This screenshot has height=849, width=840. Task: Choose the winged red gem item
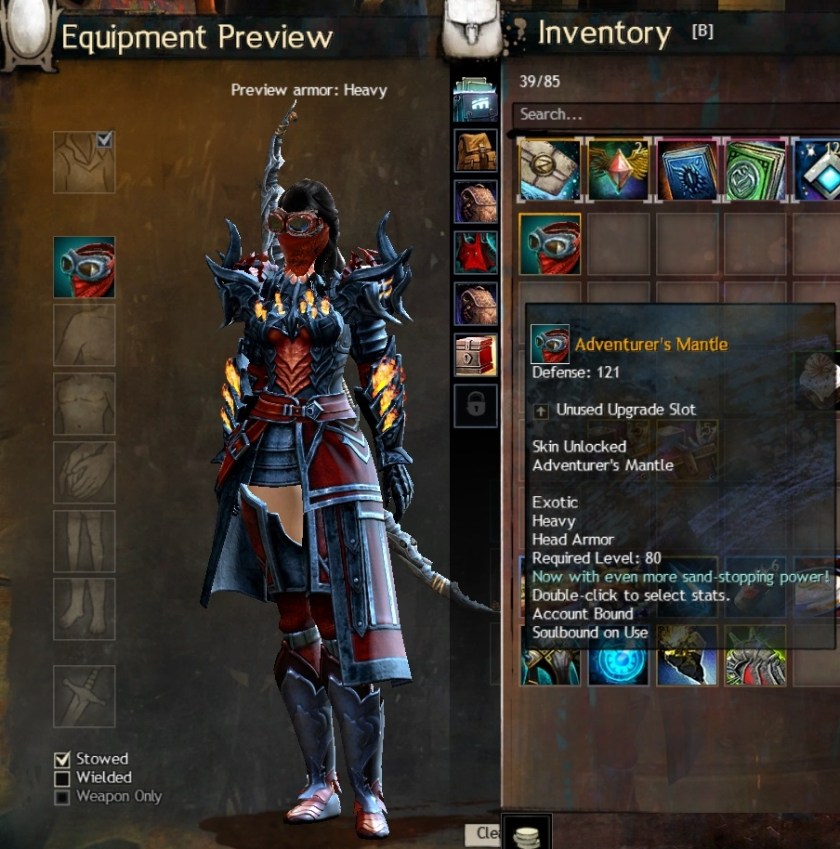(617, 169)
